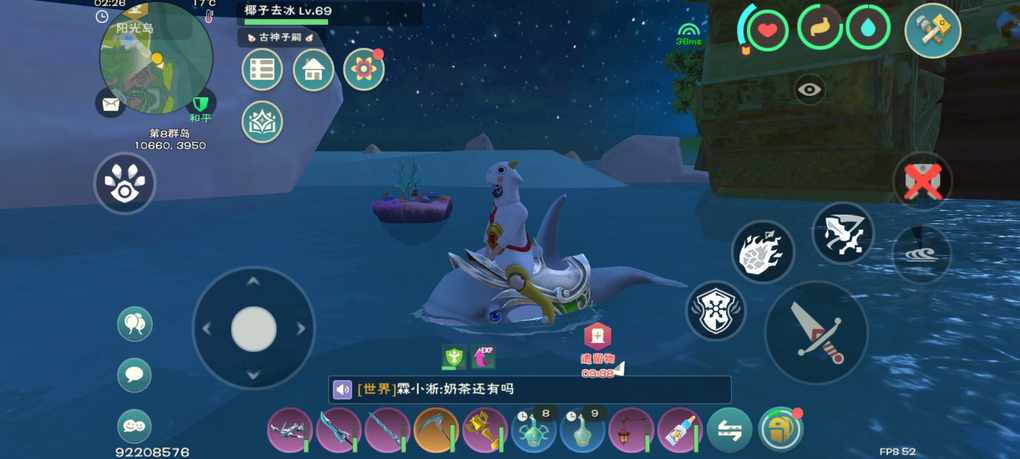Viewport: 1020px width, 459px height.
Task: Open the world chat message bar
Action: 530,389
